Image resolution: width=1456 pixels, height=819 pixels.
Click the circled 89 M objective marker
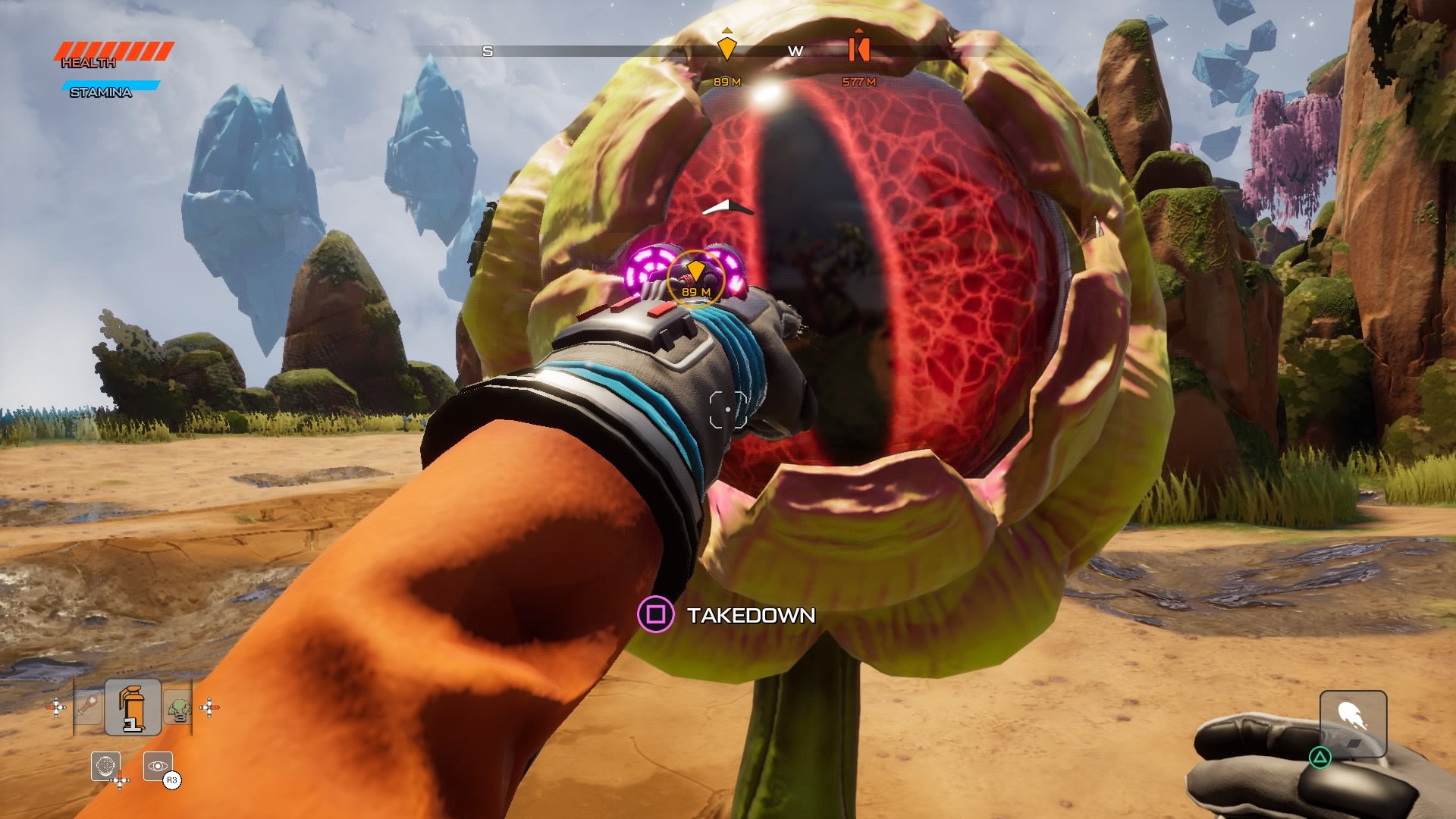coord(695,278)
